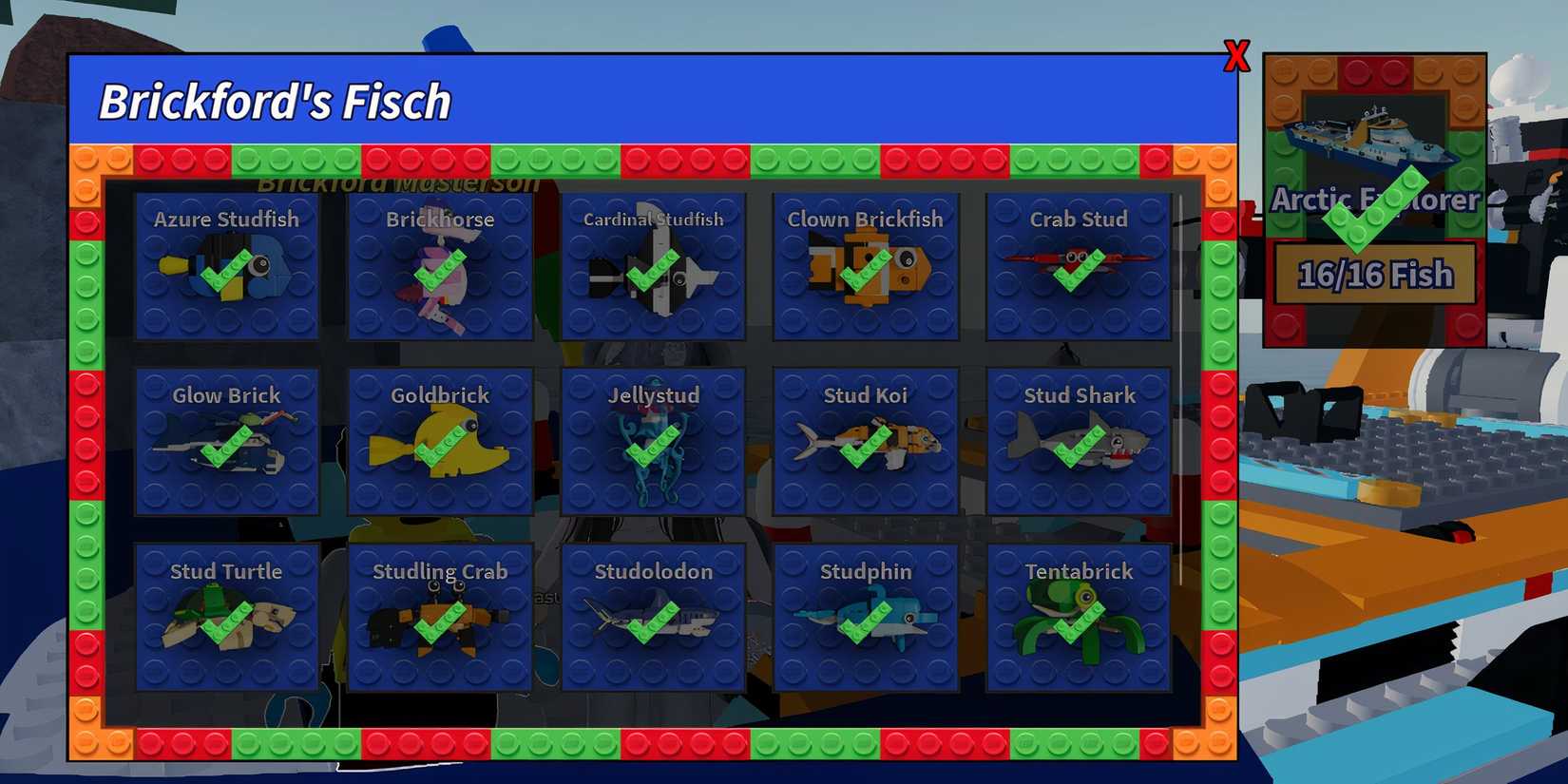Click the Stud Koi entry

click(x=866, y=442)
